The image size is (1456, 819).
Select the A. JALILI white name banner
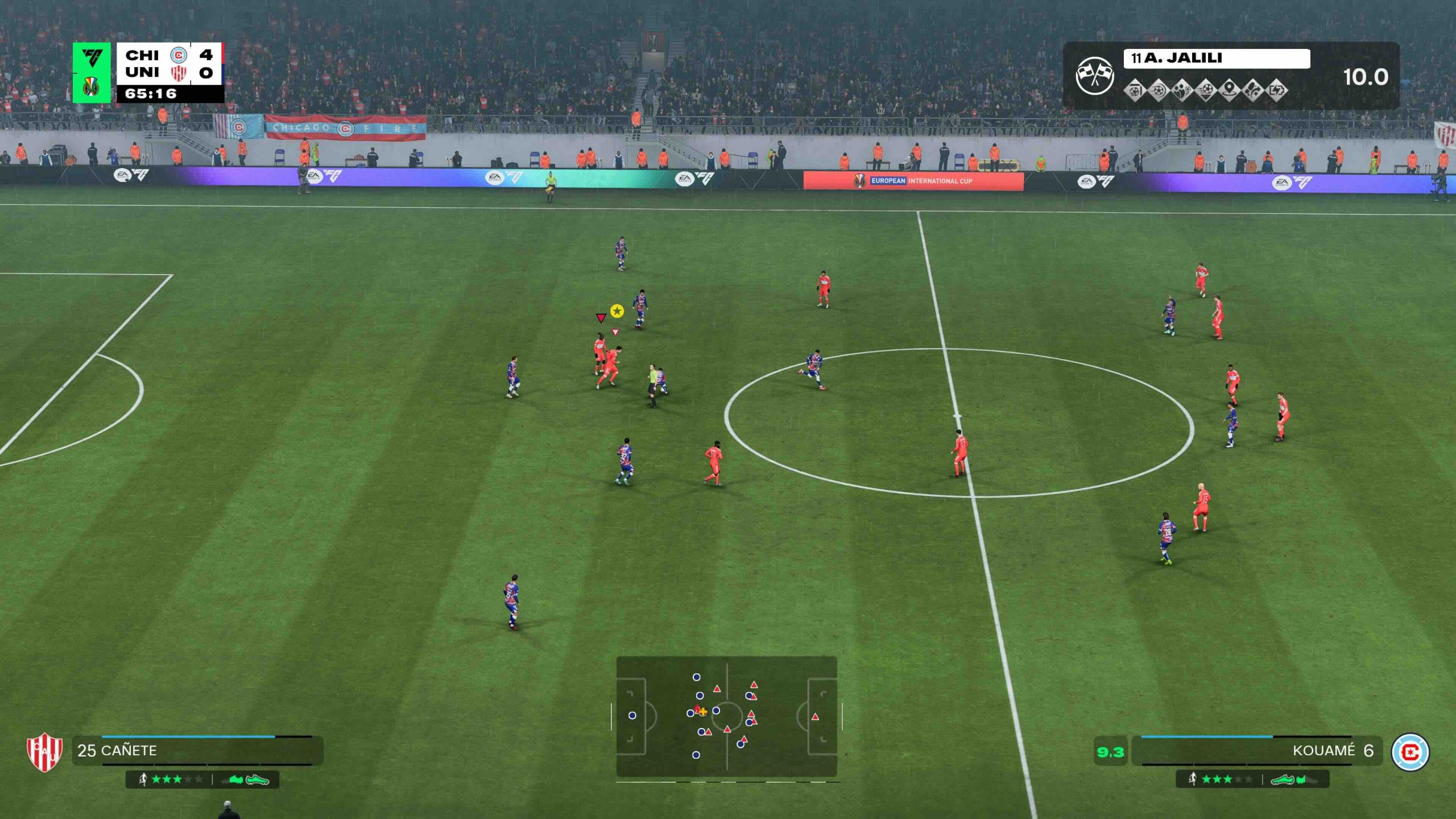[x=1217, y=58]
